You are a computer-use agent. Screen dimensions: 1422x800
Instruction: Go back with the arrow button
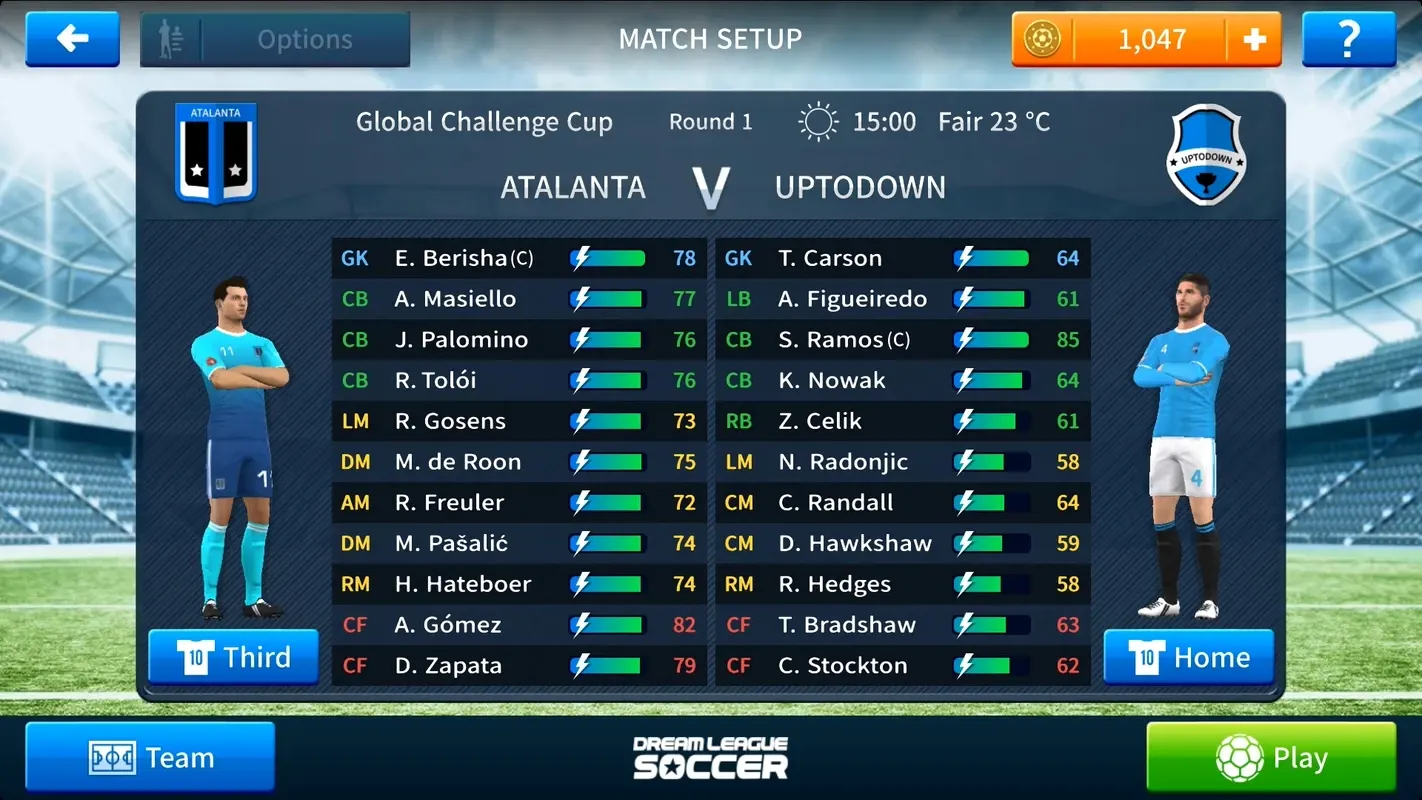click(72, 39)
